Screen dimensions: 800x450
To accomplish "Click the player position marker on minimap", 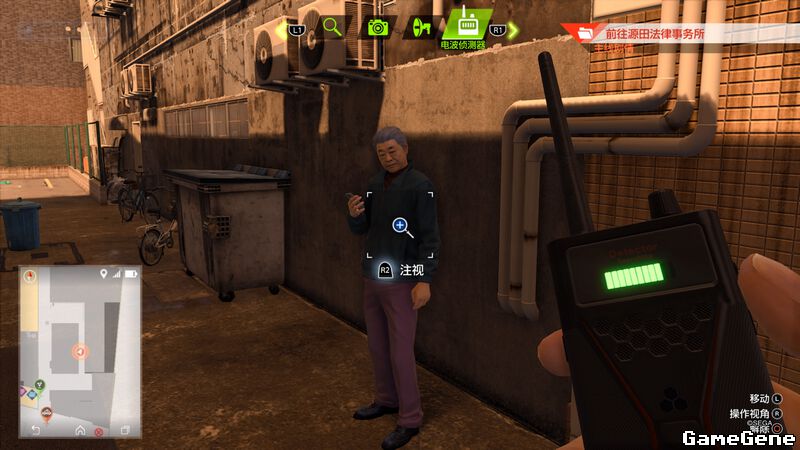I will click(81, 351).
